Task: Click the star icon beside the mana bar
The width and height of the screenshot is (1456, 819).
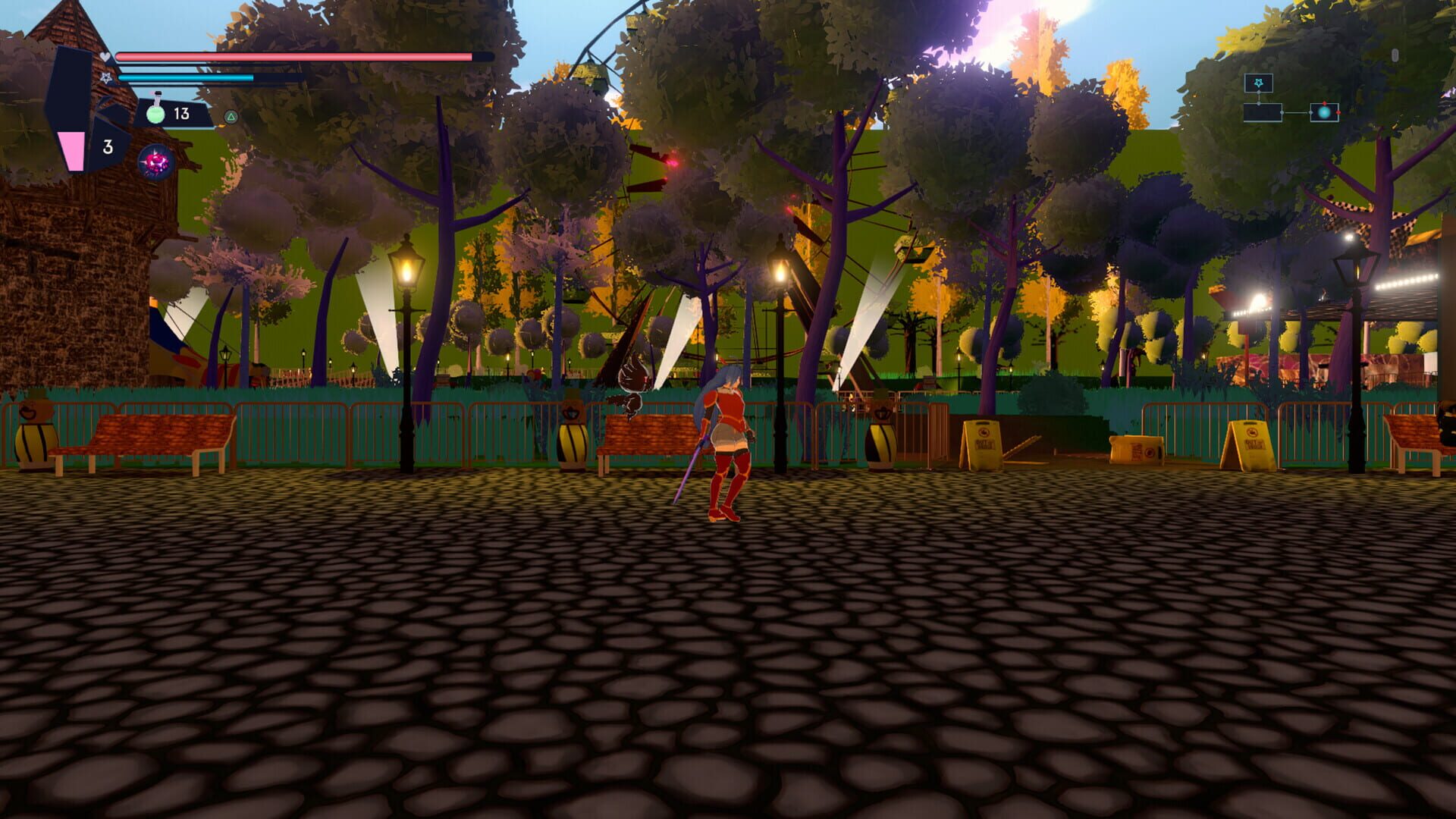Action: point(106,78)
